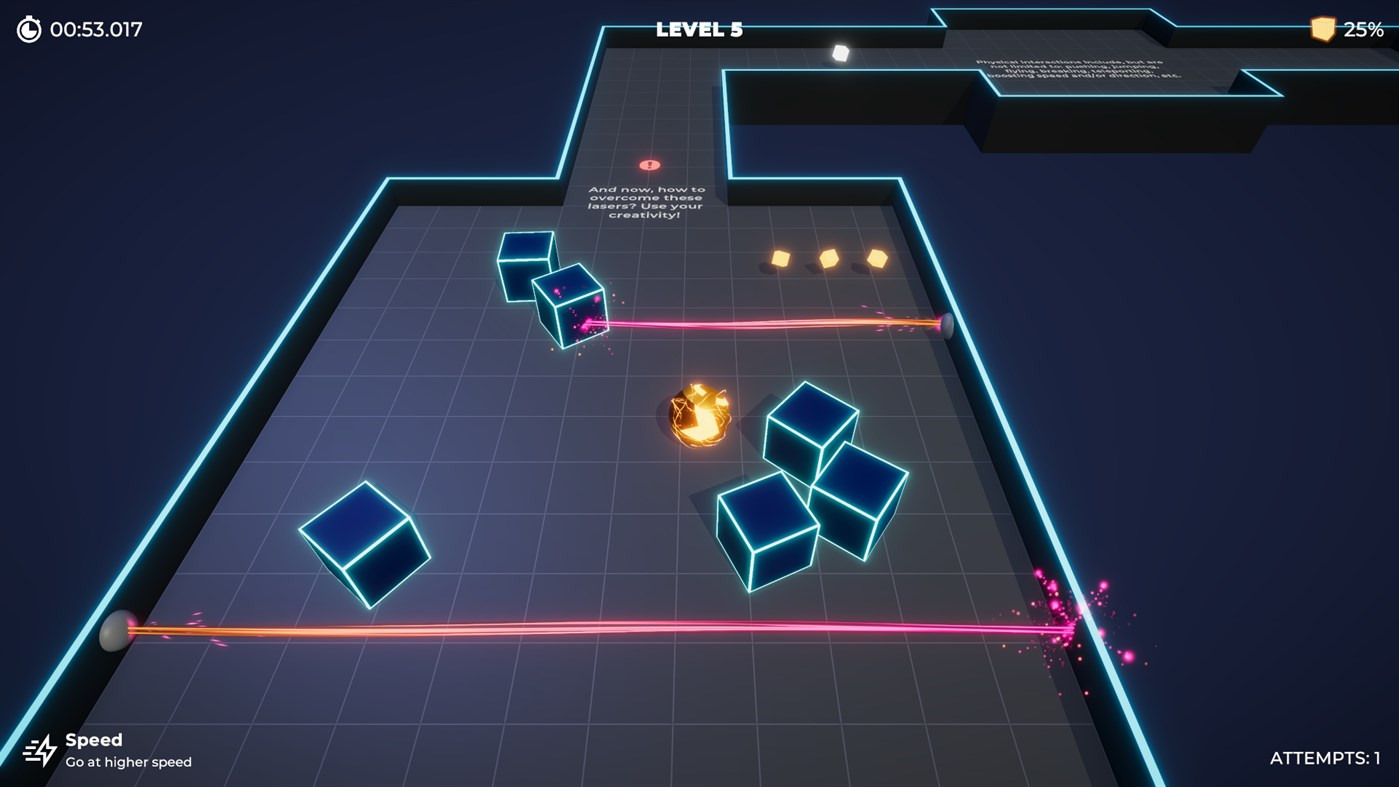
Task: Click the LEVEL 5 title
Action: pos(698,28)
